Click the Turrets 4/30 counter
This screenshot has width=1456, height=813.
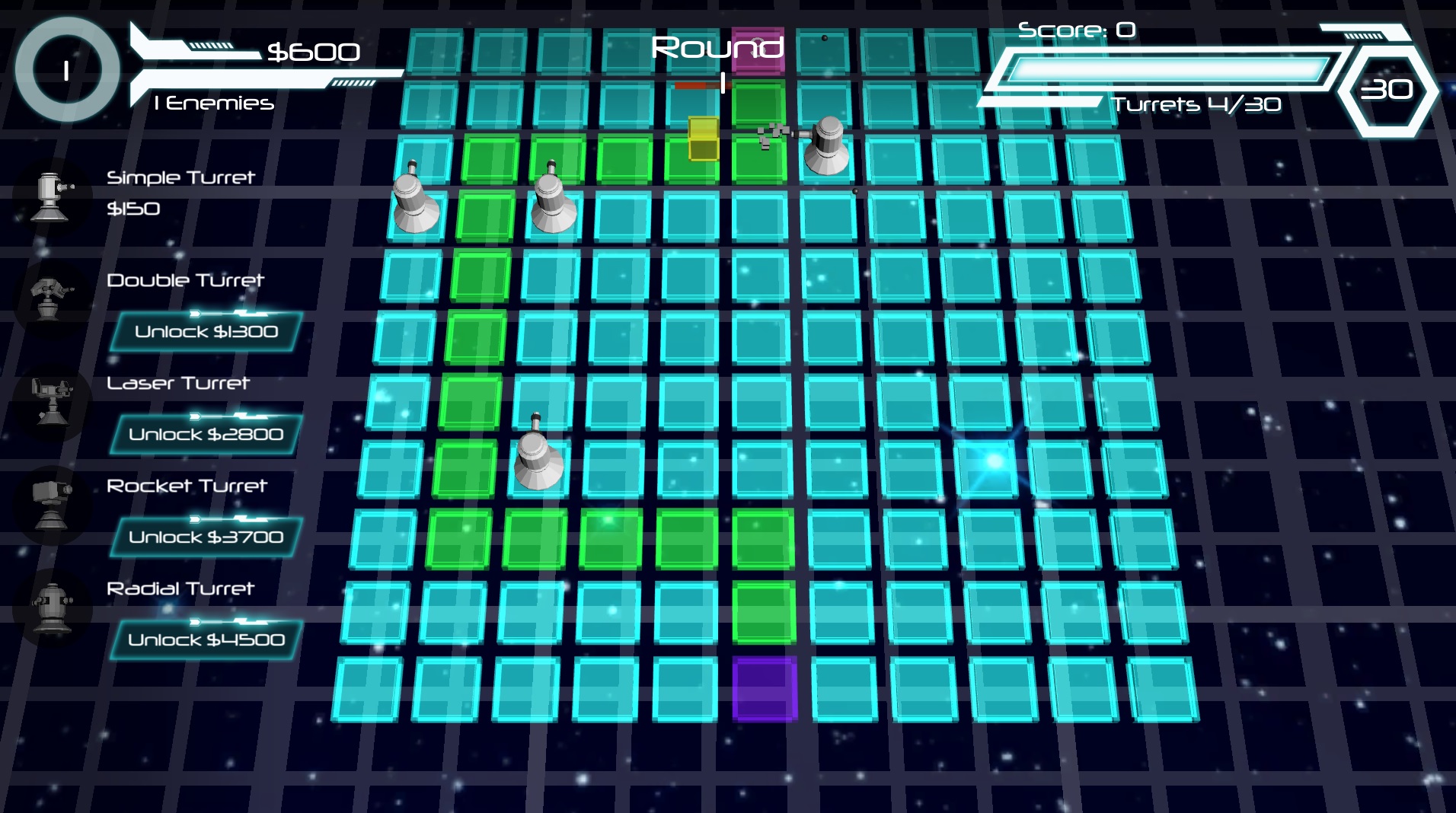[1198, 105]
